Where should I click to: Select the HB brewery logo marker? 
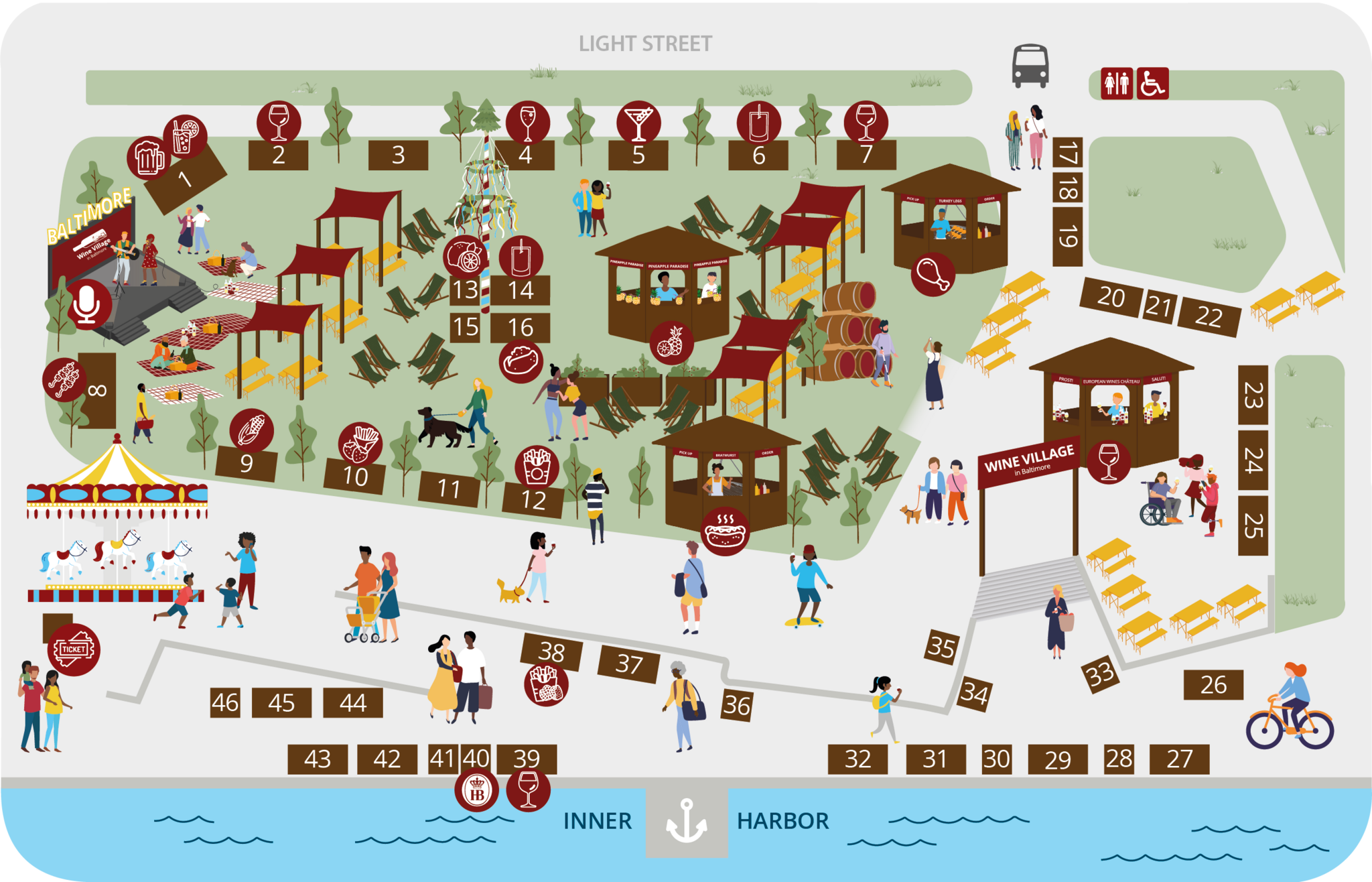[x=477, y=791]
